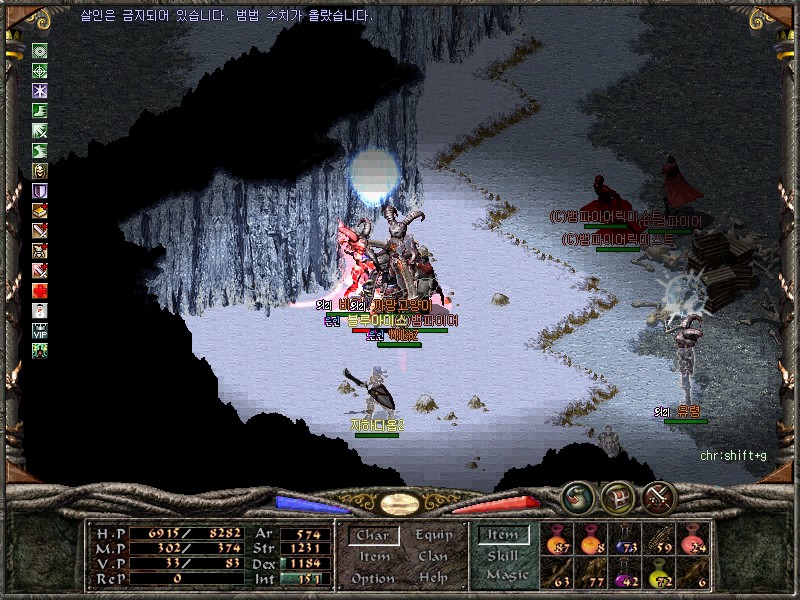800x600 pixels.
Task: Open the Equip menu entry
Action: (x=433, y=536)
